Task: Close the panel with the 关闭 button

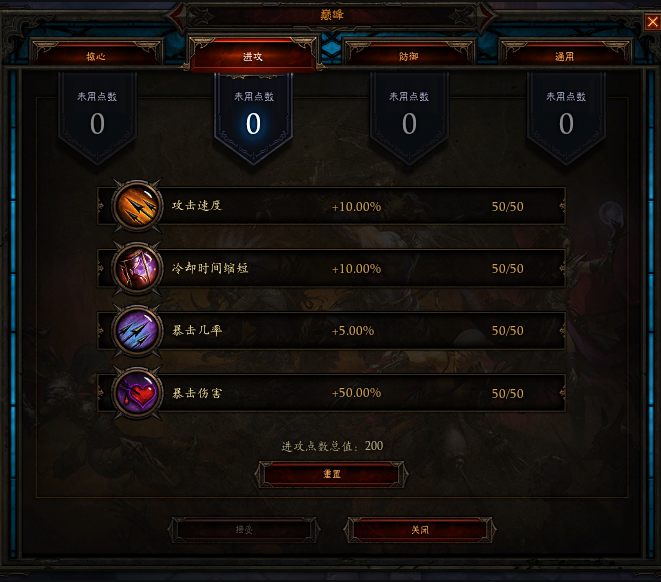Action: (420, 529)
